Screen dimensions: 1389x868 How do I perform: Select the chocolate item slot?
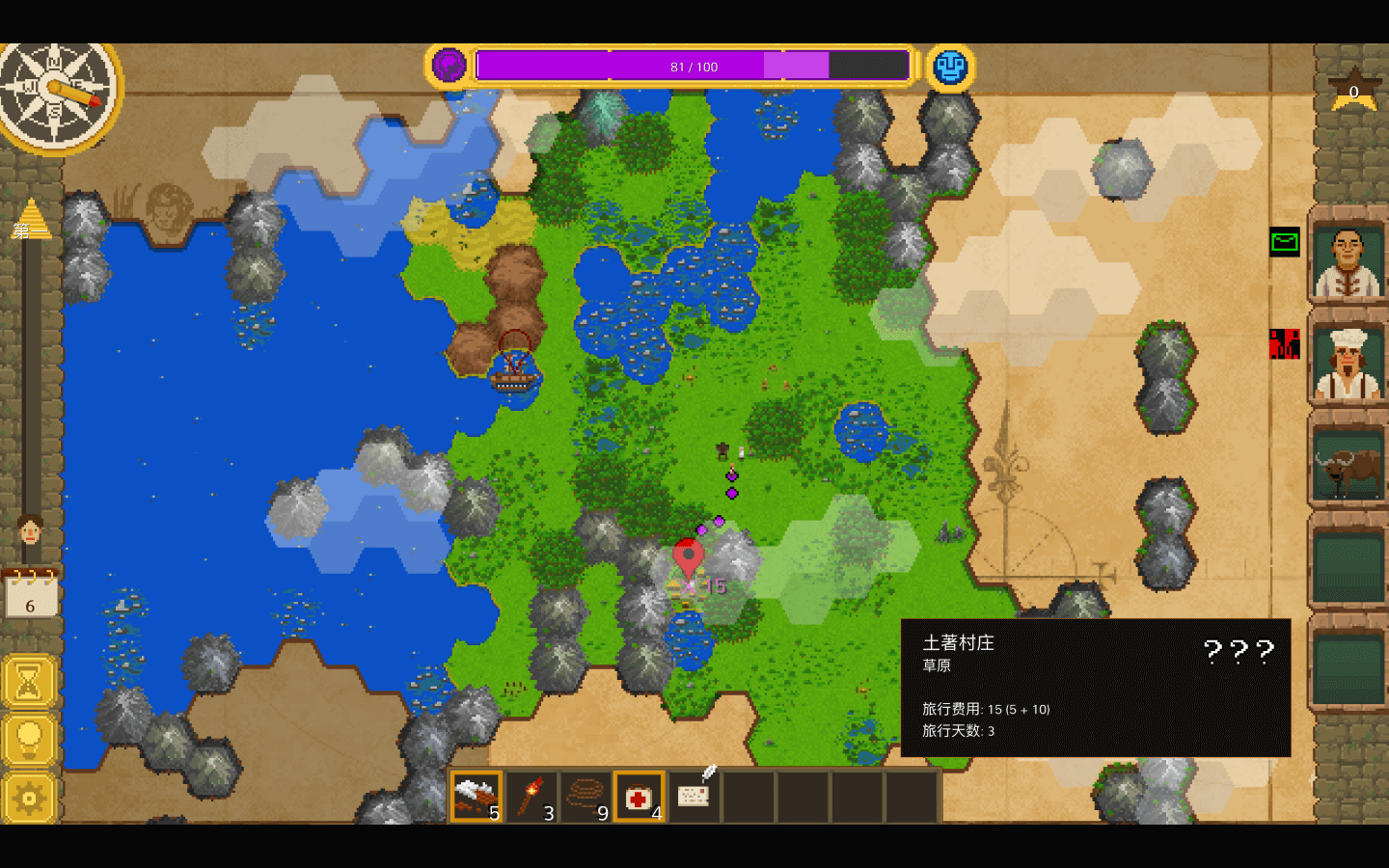coord(477,798)
